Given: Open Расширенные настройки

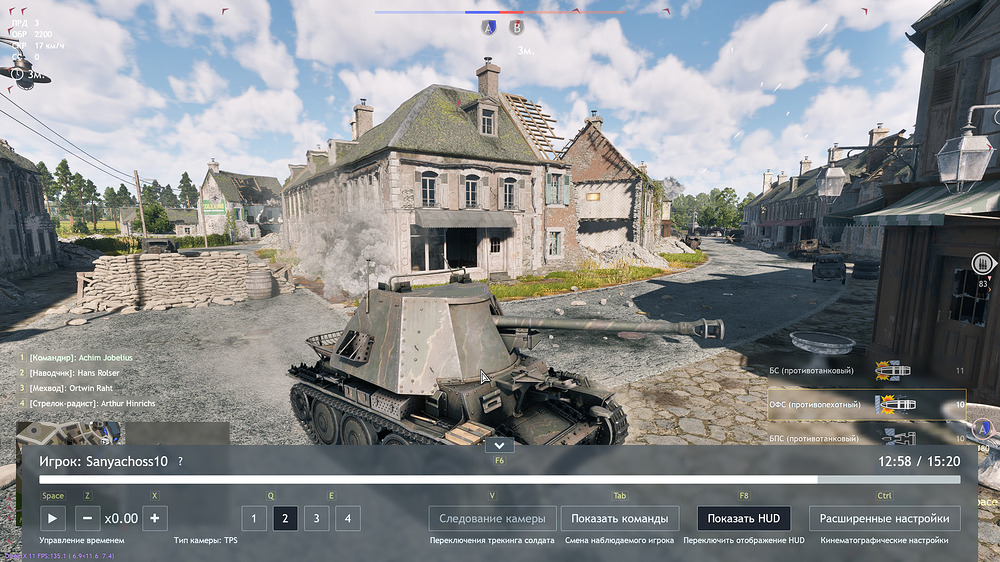Looking at the screenshot, I should click(x=884, y=518).
